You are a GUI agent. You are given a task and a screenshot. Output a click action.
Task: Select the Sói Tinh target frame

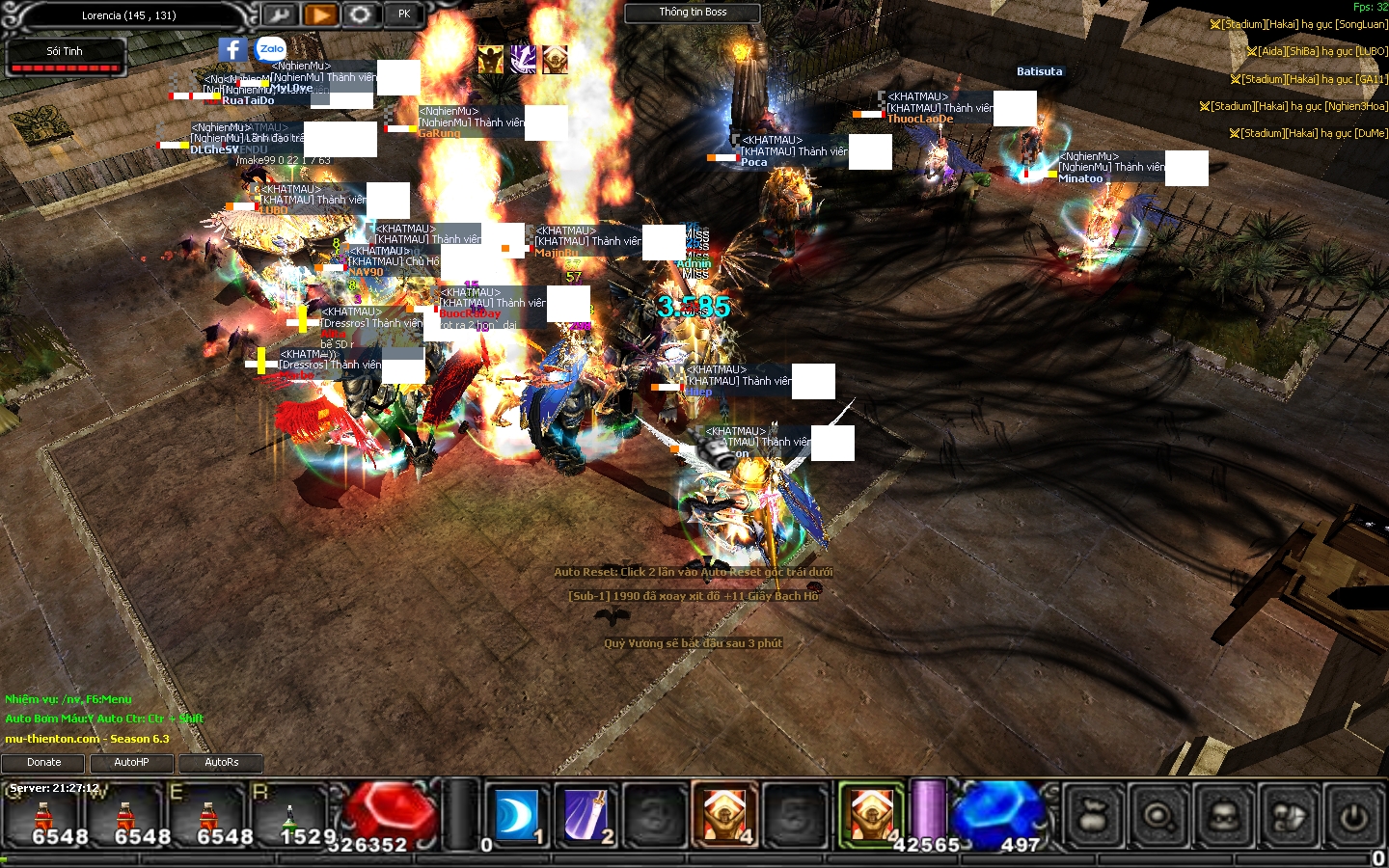[x=66, y=57]
